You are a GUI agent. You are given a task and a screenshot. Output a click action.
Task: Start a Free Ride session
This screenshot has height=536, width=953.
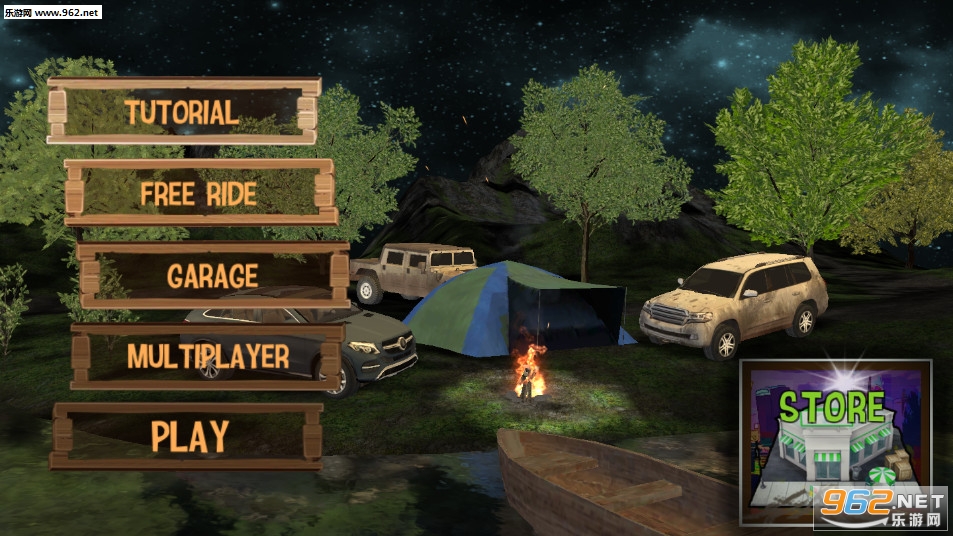[x=200, y=193]
